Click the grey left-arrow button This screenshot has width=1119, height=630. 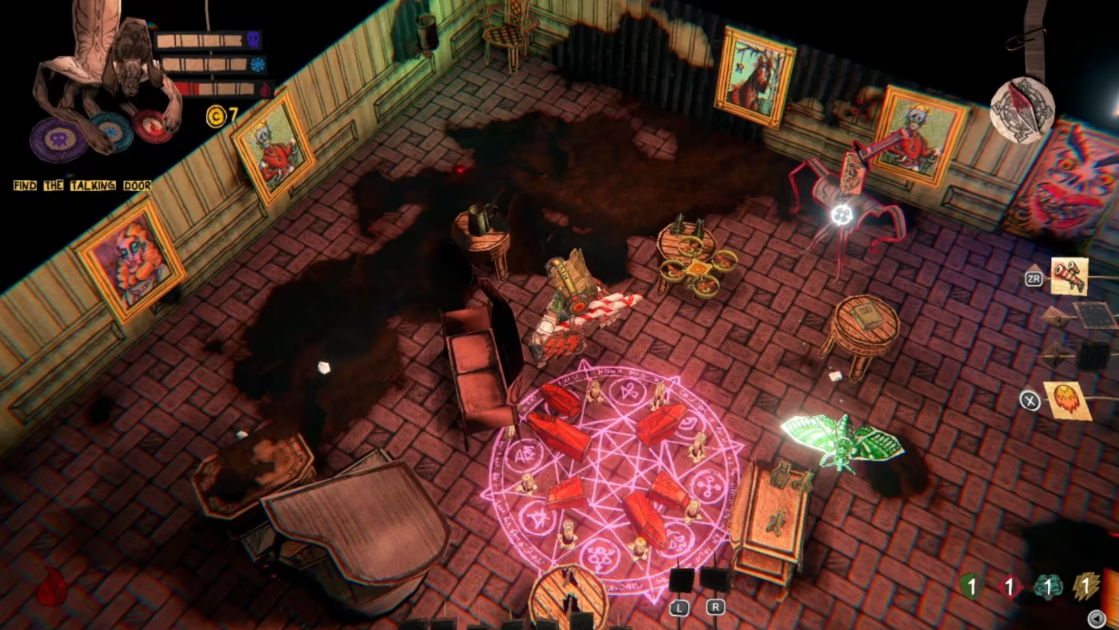(x=1098, y=618)
